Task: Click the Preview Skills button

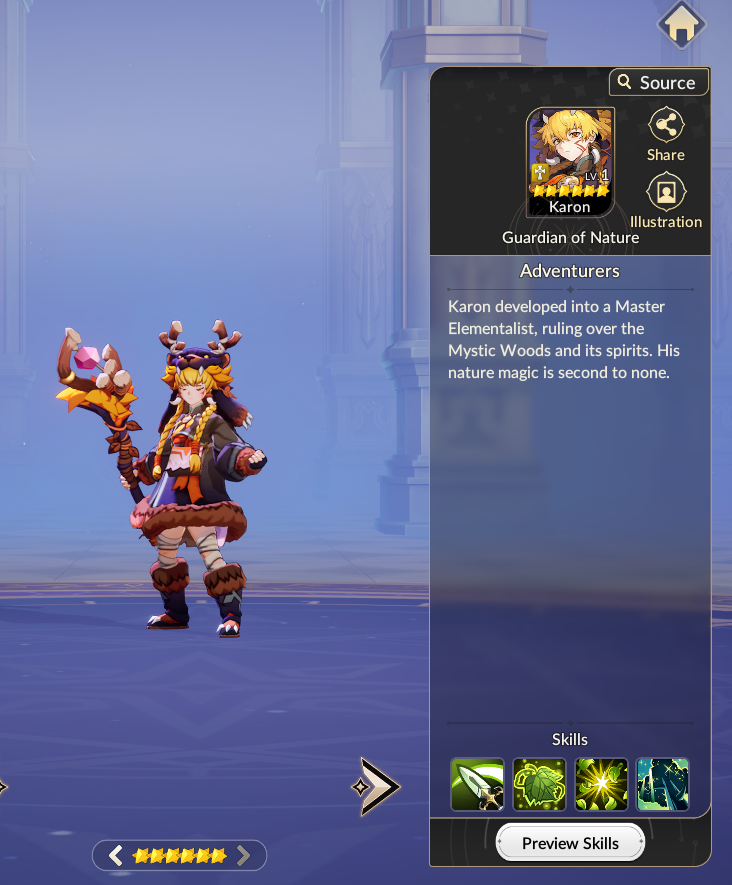Action: [x=570, y=843]
